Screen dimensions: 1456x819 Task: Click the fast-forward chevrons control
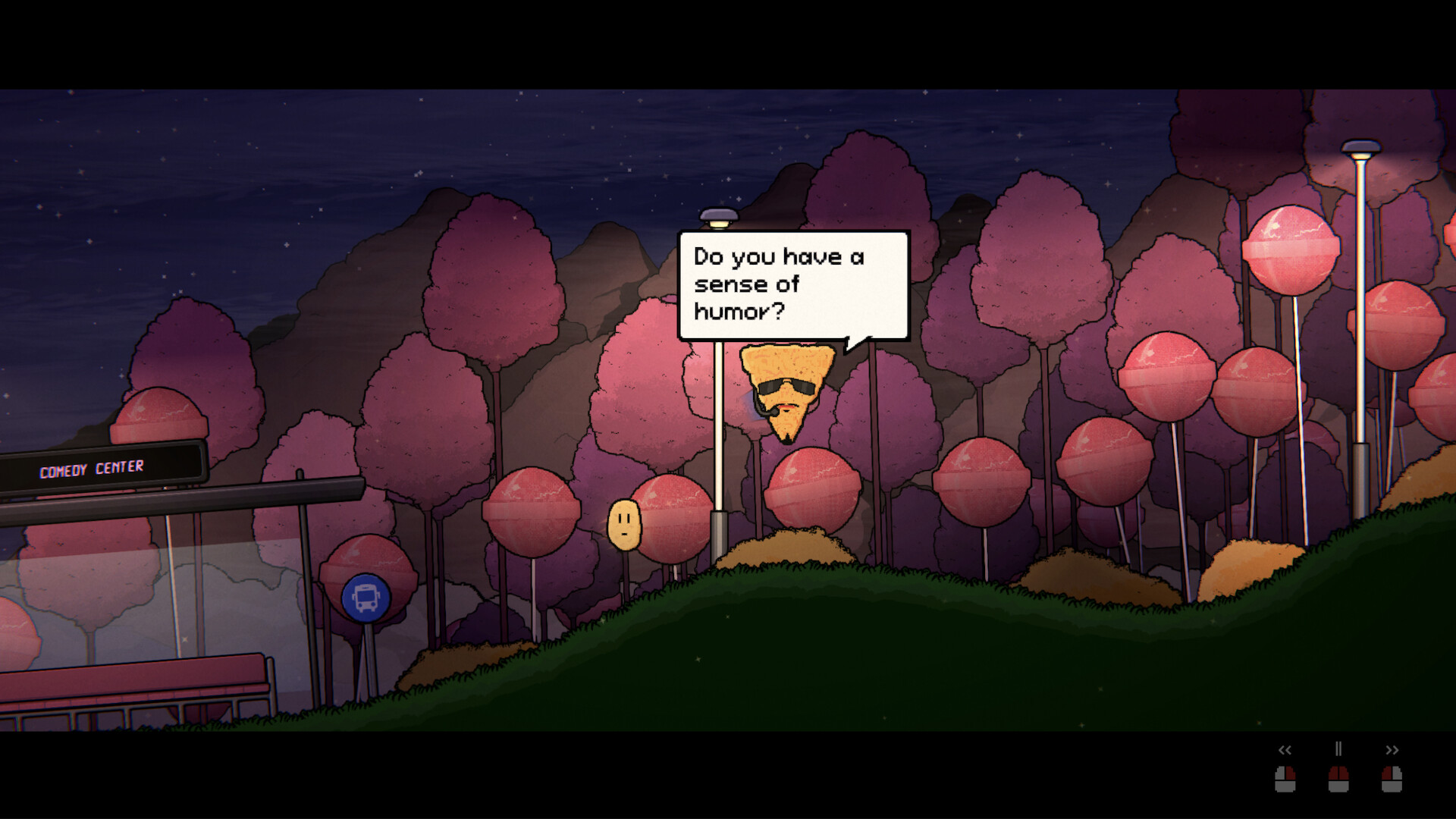click(x=1392, y=751)
